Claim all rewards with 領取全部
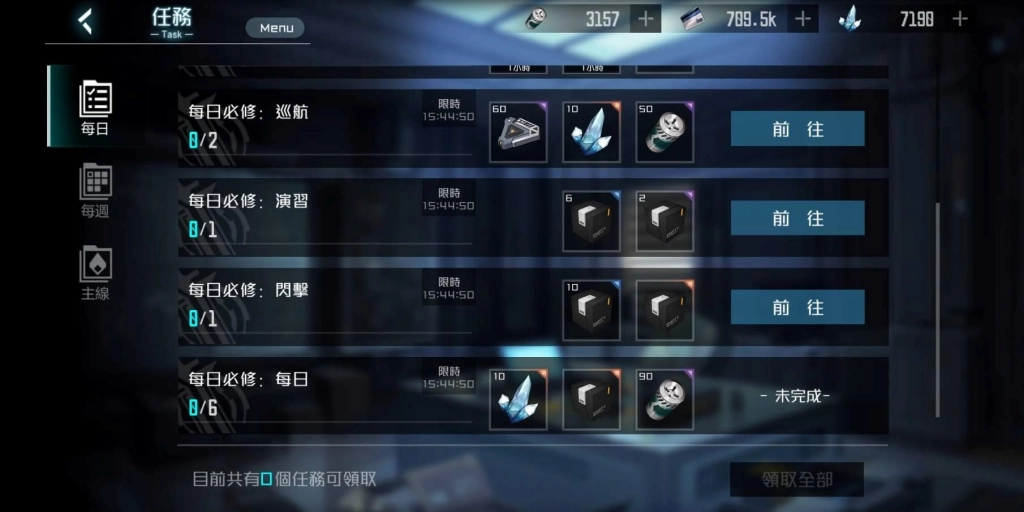Image resolution: width=1024 pixels, height=512 pixels. 796,480
